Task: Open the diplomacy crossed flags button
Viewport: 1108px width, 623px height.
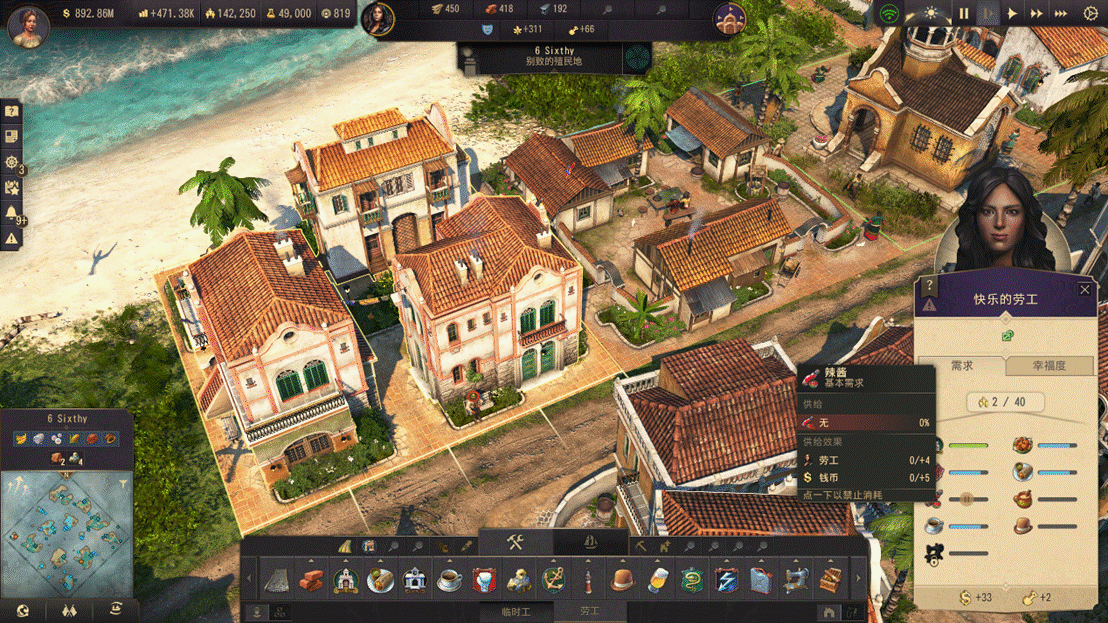Action: click(x=69, y=610)
